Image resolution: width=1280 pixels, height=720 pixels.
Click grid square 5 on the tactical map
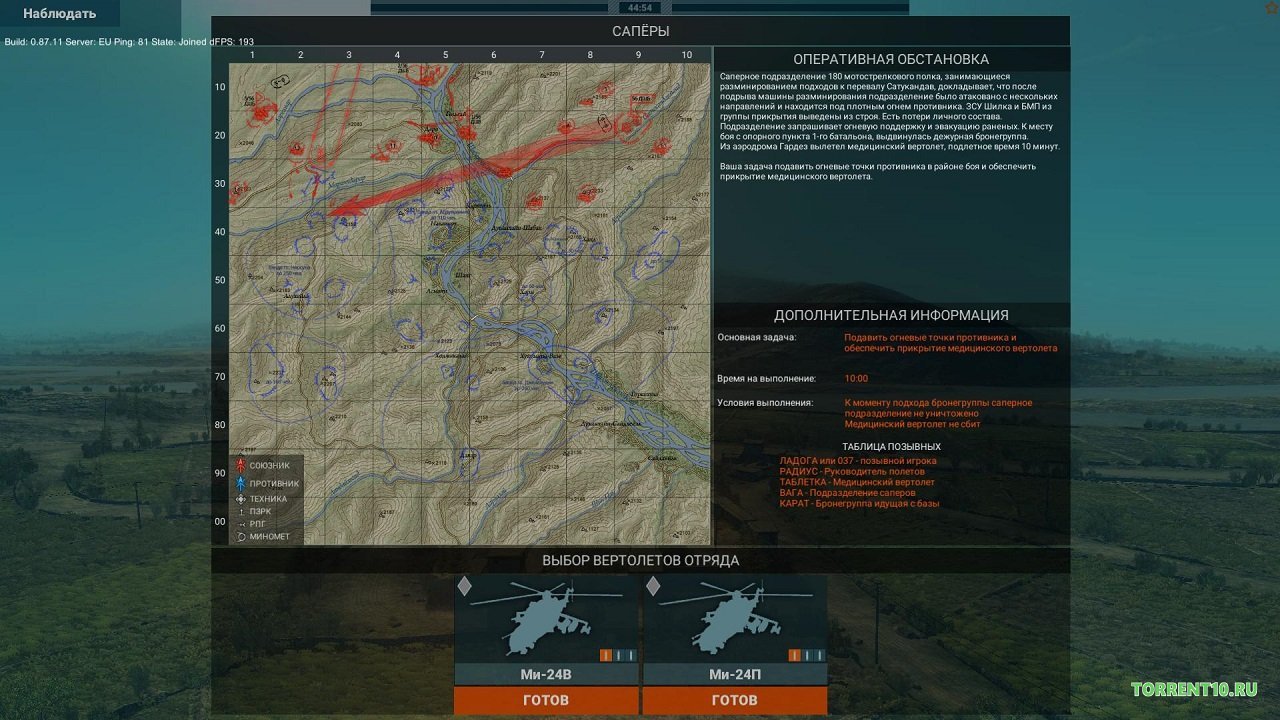(445, 55)
